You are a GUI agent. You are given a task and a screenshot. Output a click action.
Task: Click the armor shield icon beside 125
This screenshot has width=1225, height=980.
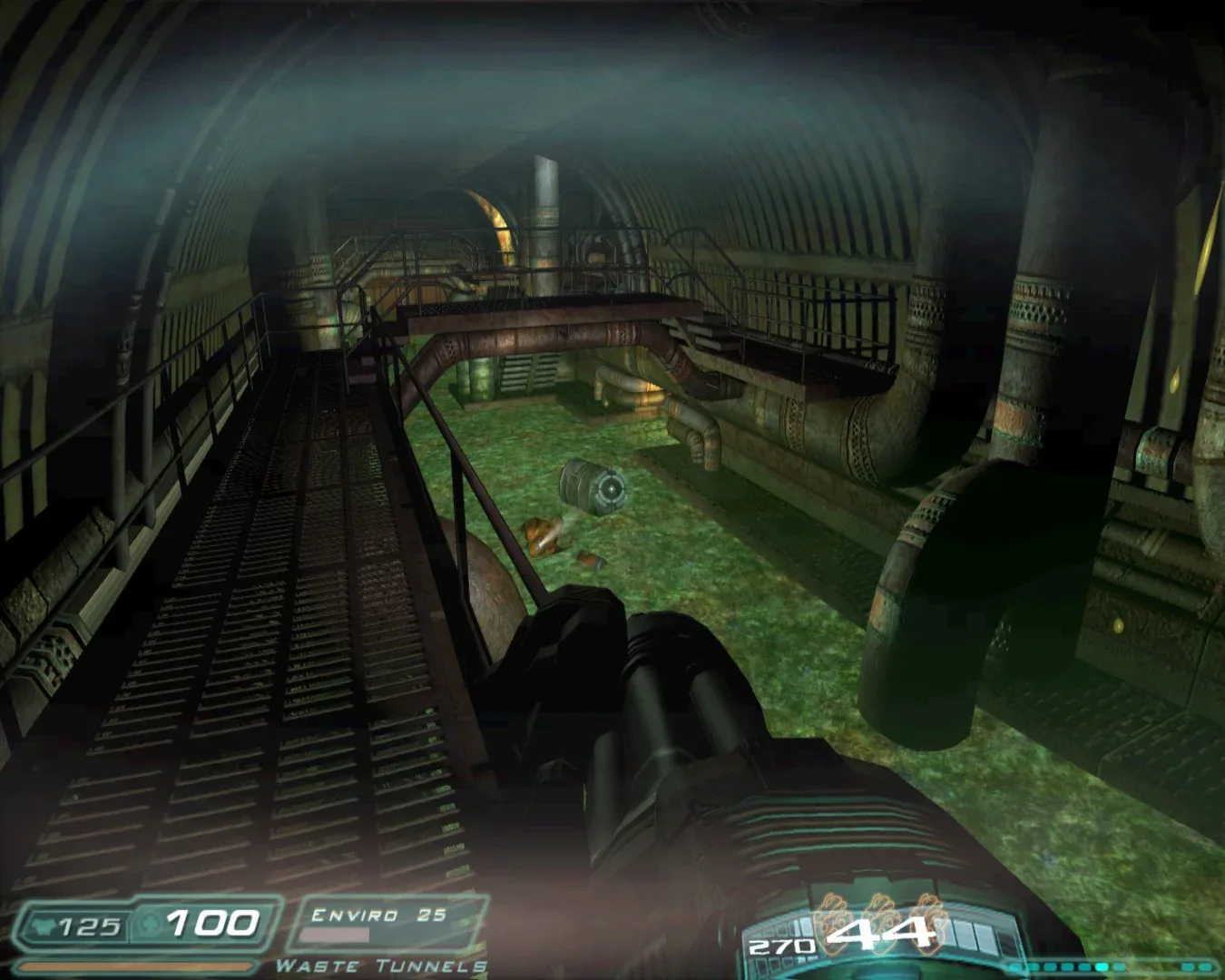(x=43, y=925)
